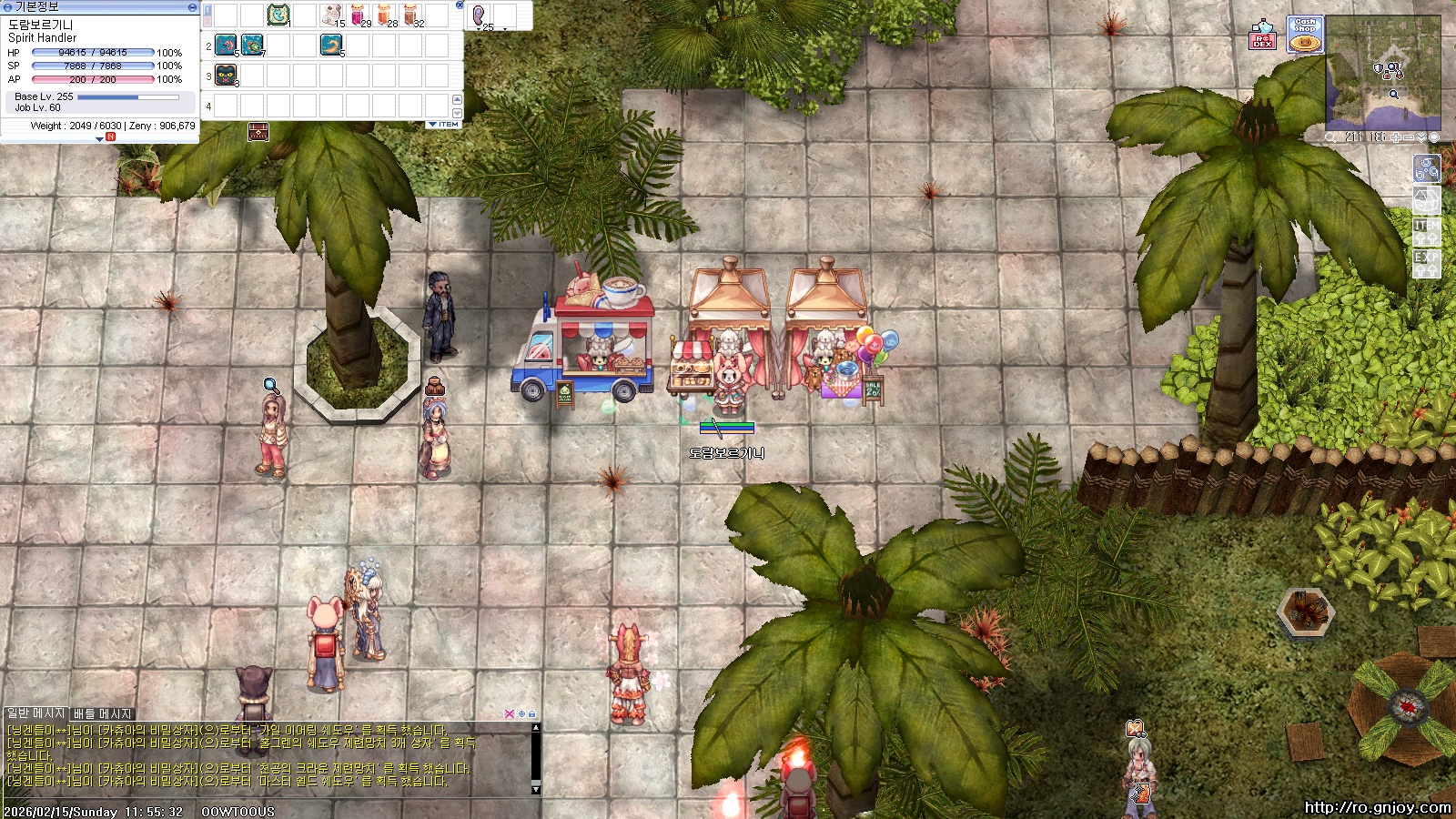This screenshot has width=1456, height=819.
Task: Open the house icon side button
Action: [1426, 198]
